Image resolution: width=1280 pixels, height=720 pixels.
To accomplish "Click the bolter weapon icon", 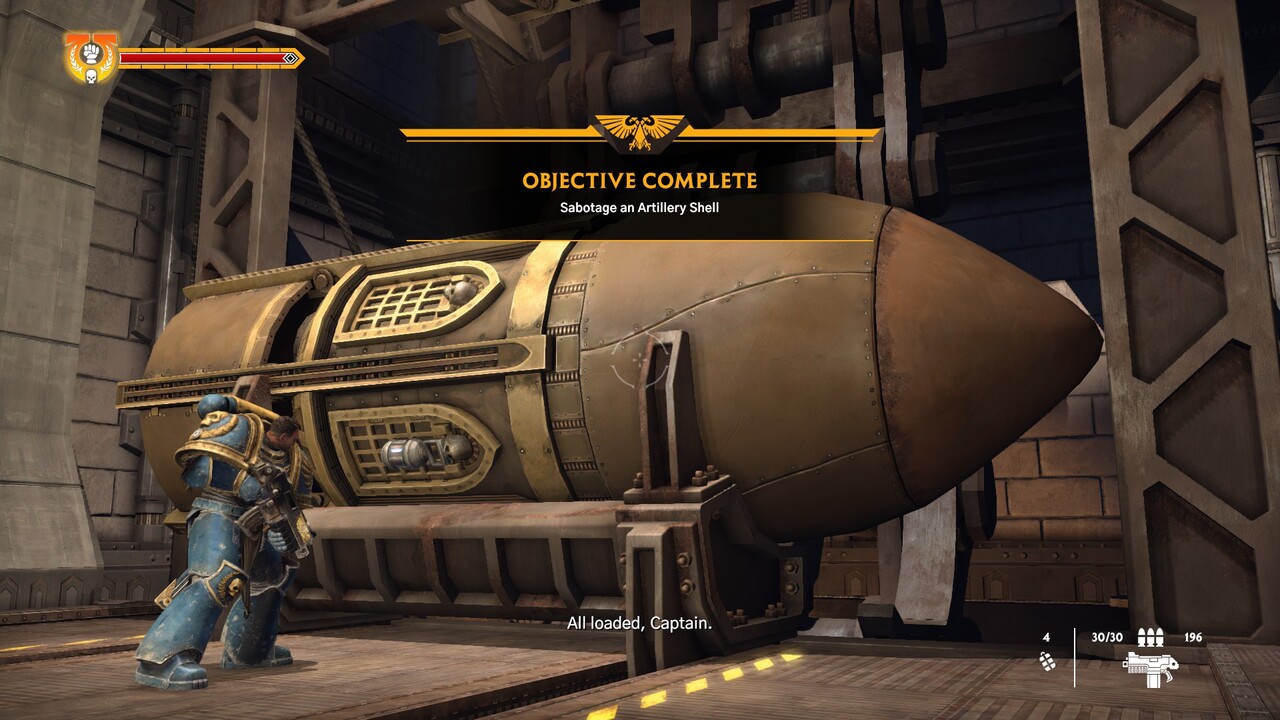I will (x=1149, y=665).
